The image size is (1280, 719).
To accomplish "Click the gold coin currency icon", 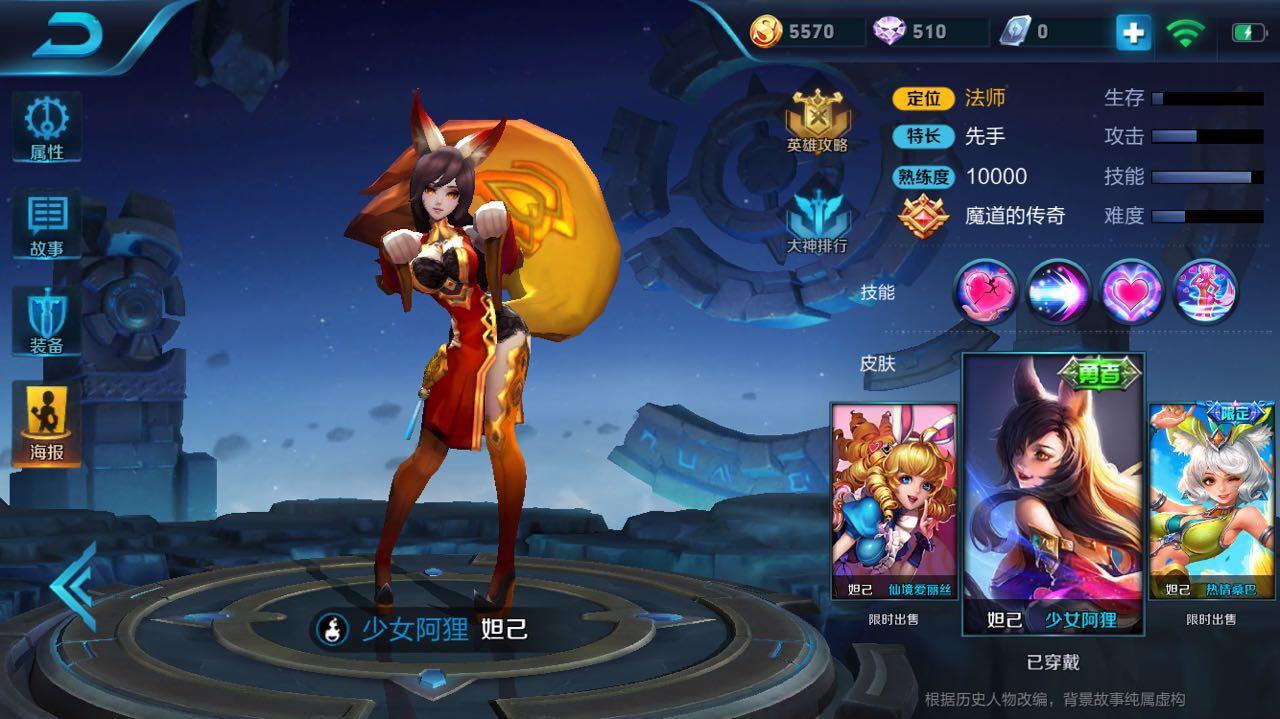I will (767, 32).
